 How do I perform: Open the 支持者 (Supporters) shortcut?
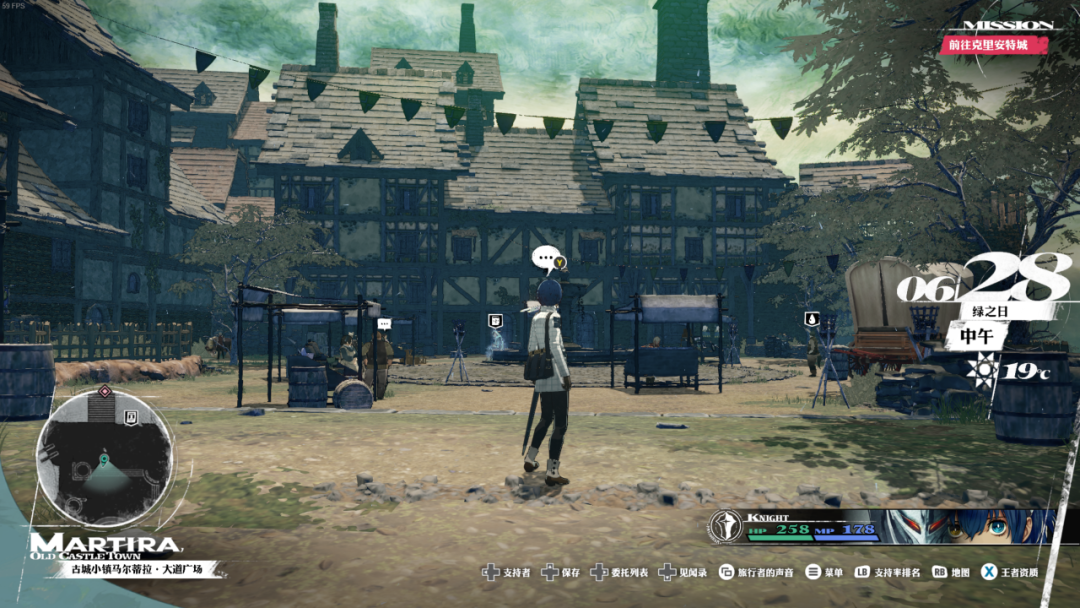(x=506, y=573)
